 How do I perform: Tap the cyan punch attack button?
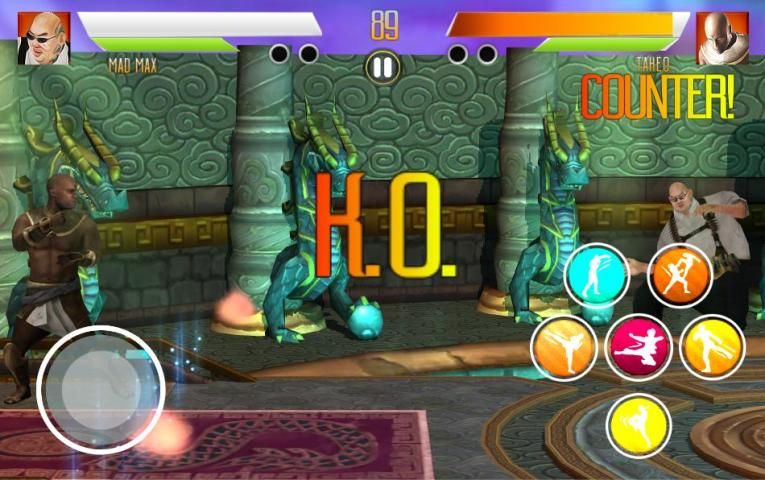596,274
